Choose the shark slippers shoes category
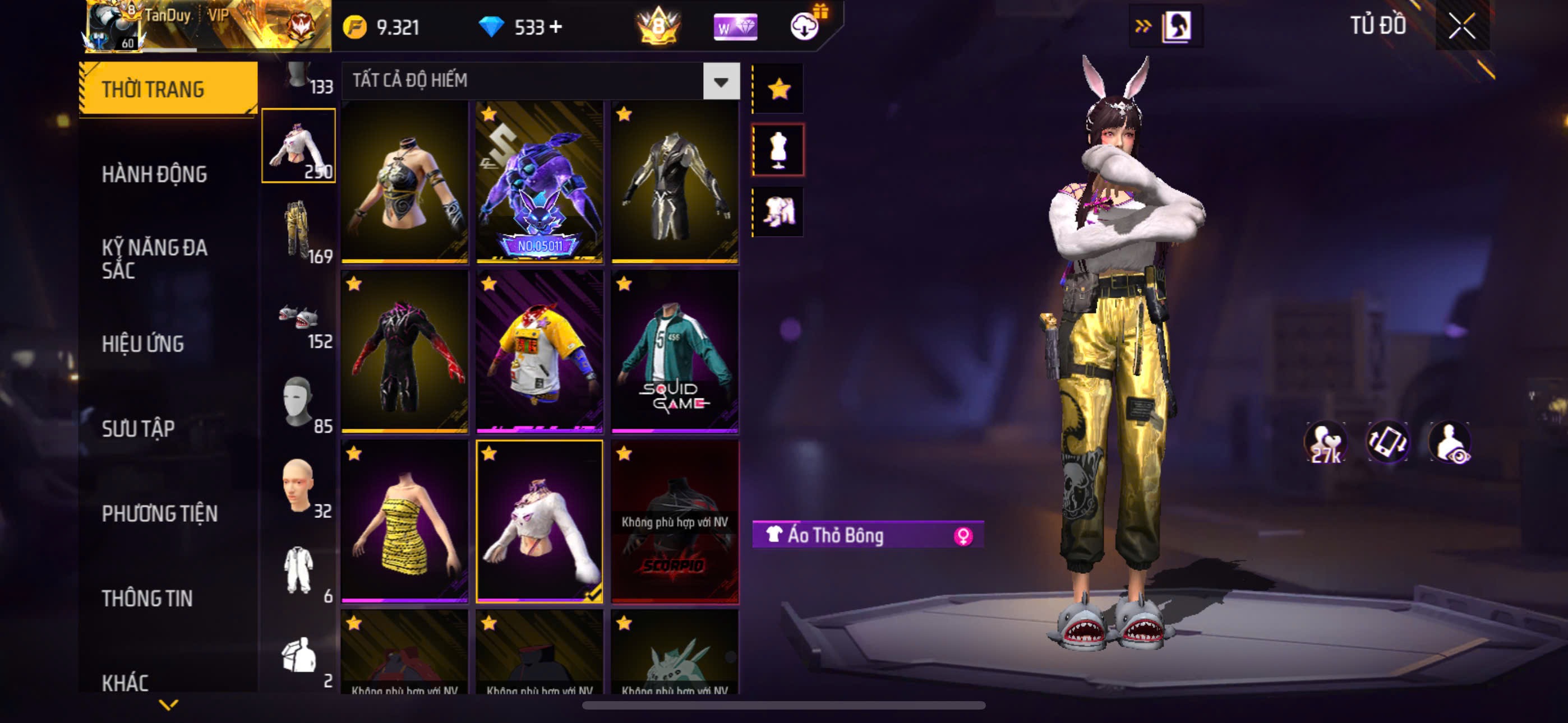The image size is (1568, 723). 298,317
